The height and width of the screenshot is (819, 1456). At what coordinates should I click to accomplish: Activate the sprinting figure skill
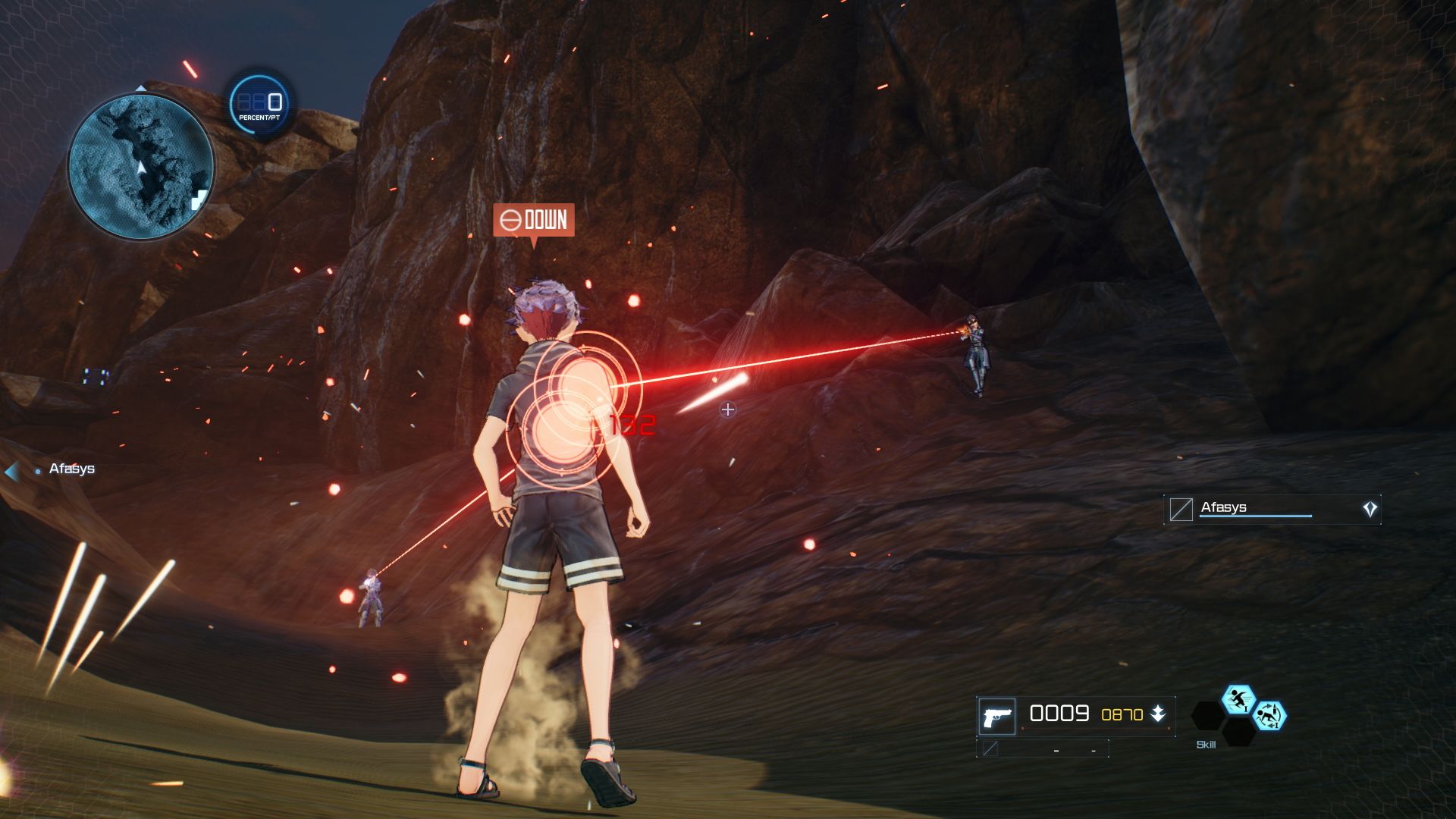(1238, 698)
